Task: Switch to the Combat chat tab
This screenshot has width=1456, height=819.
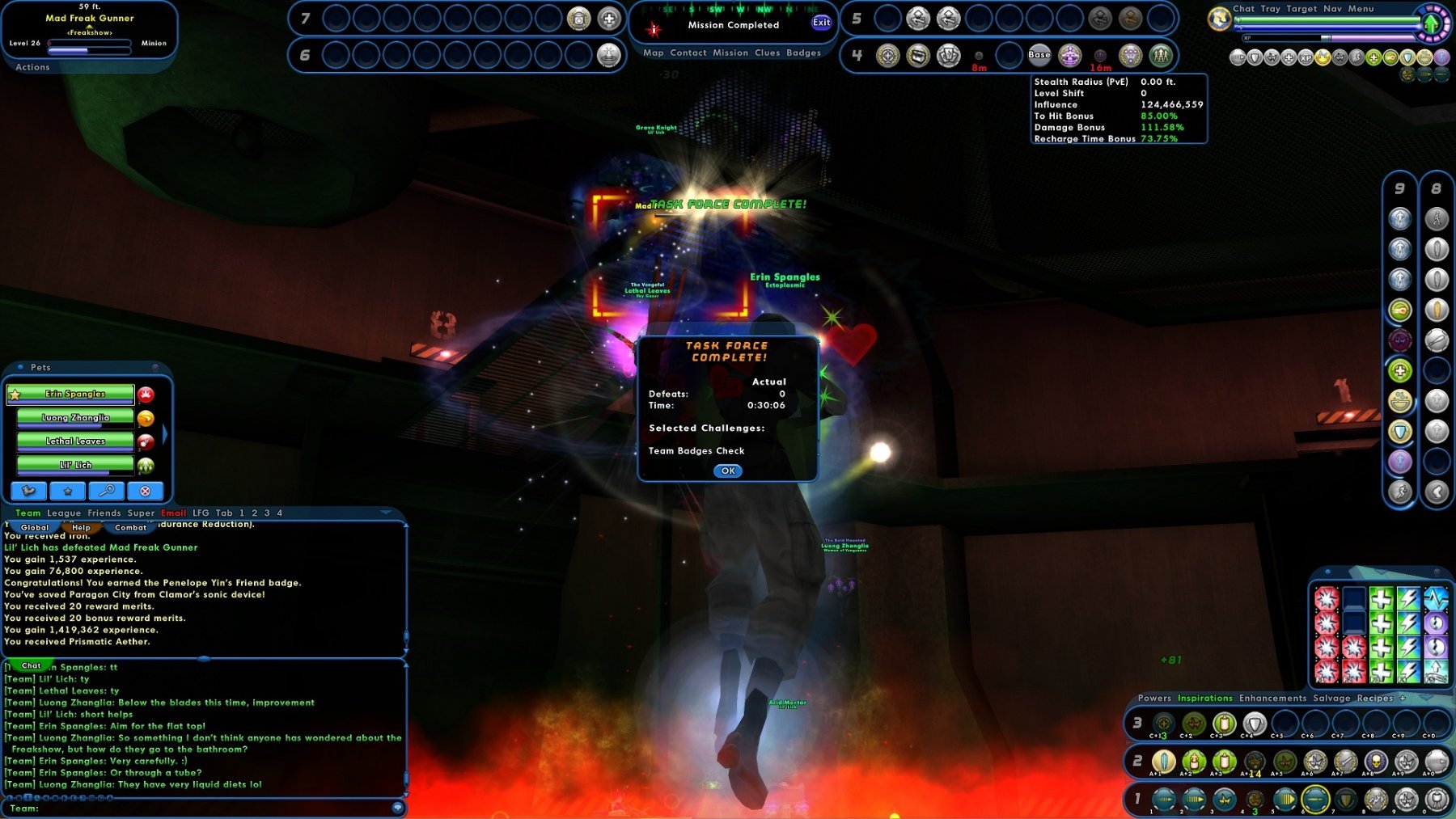Action: tap(131, 528)
